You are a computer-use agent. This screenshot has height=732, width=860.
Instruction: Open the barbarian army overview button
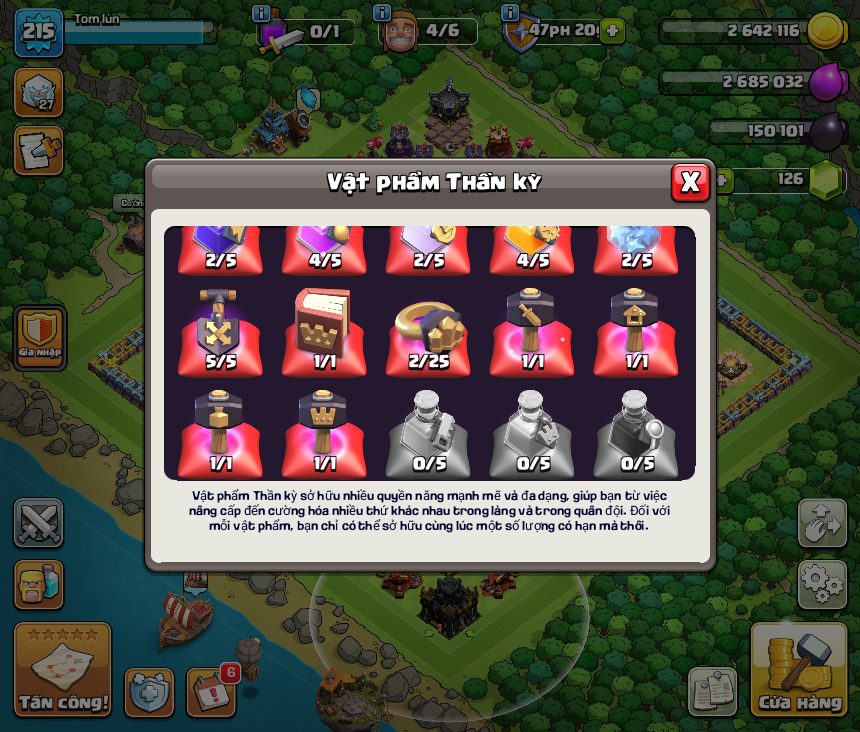[38, 584]
